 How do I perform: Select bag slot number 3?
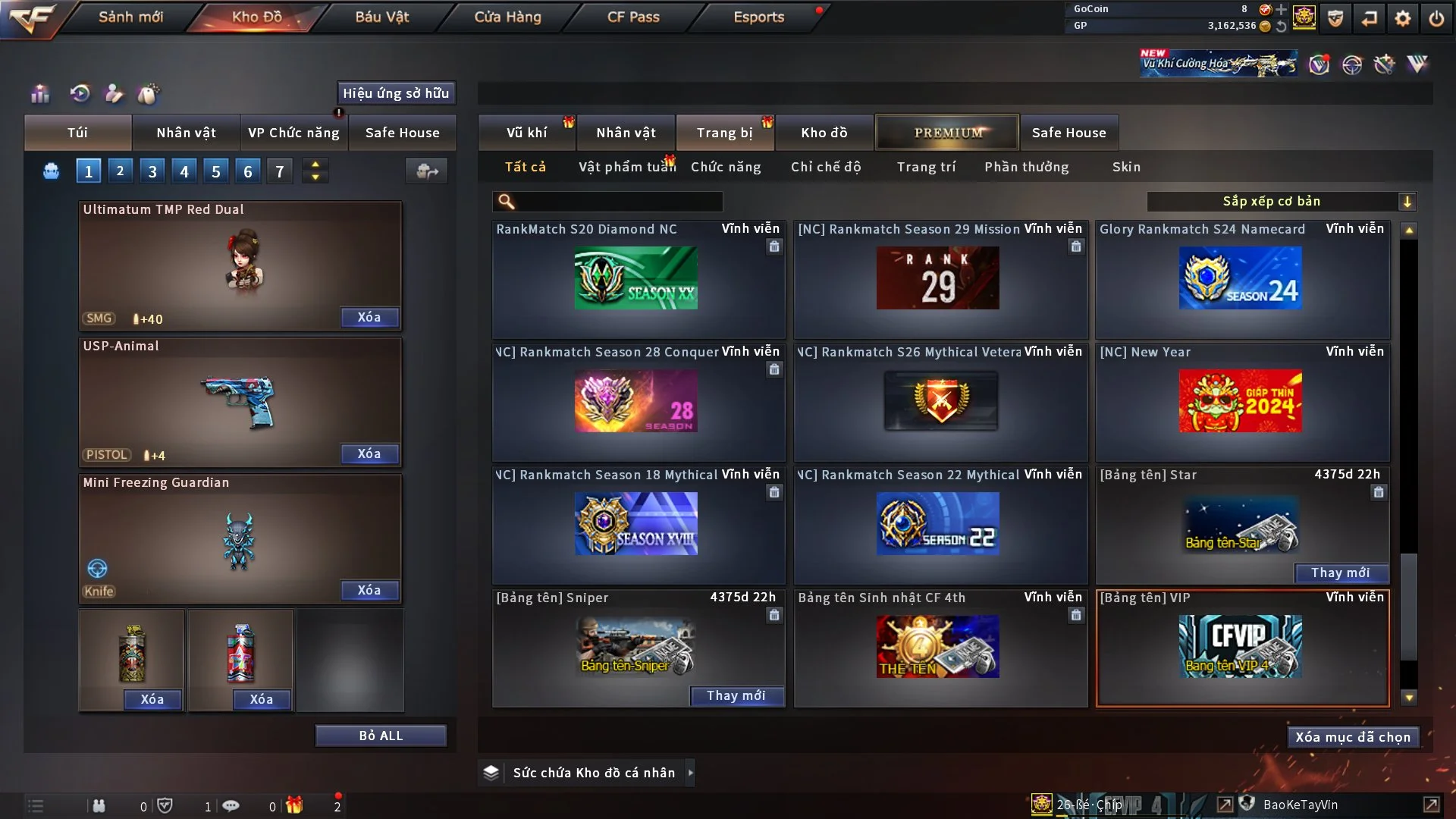click(x=152, y=171)
